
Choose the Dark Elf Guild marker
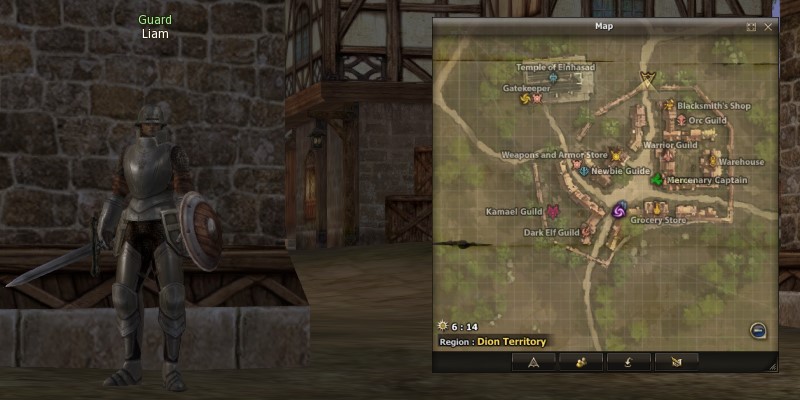click(587, 232)
